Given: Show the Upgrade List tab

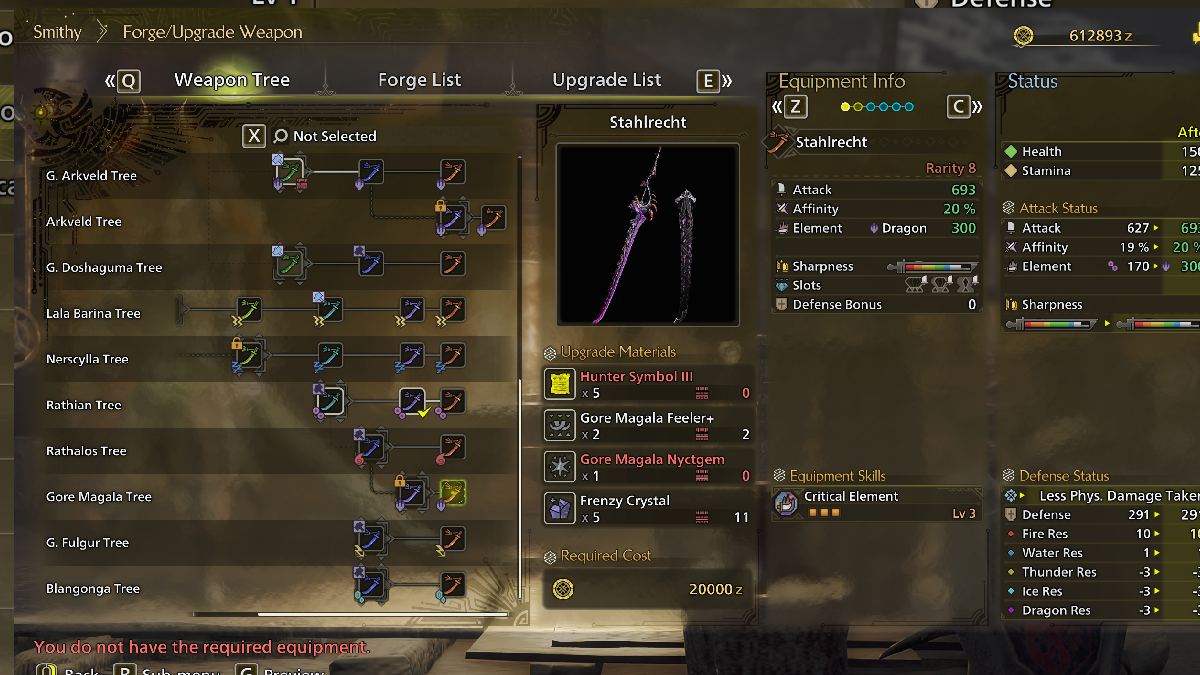Looking at the screenshot, I should point(606,81).
